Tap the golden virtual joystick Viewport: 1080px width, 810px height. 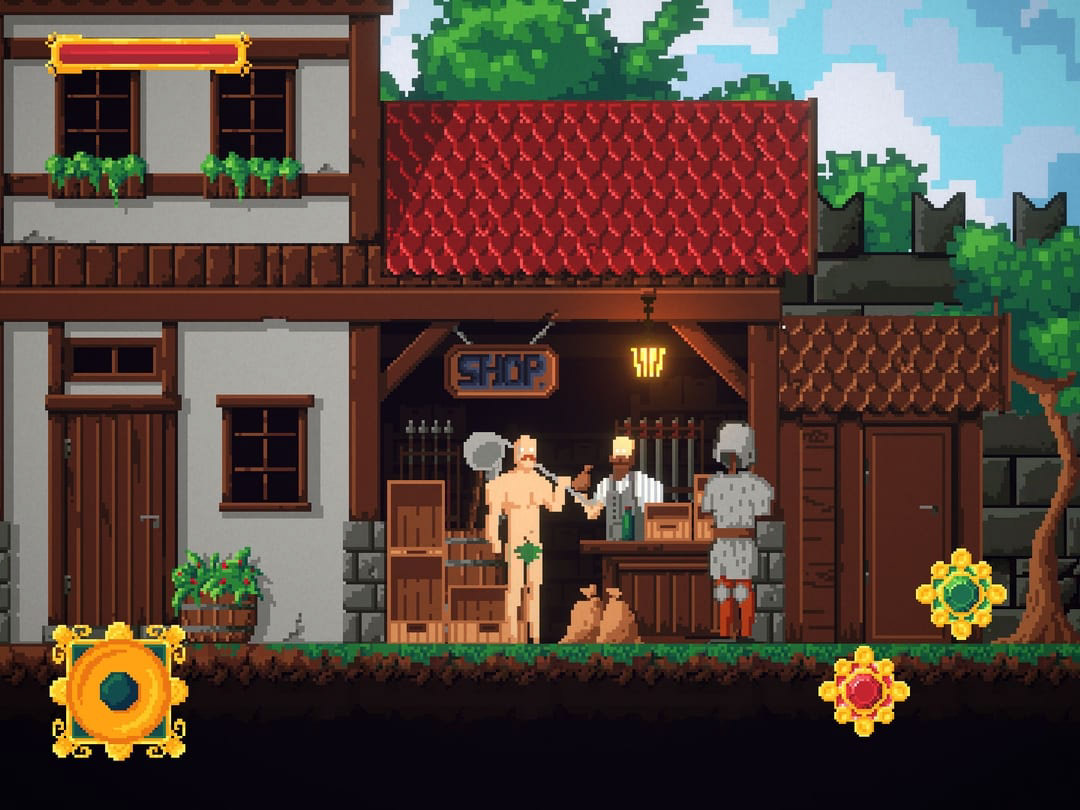coord(119,690)
